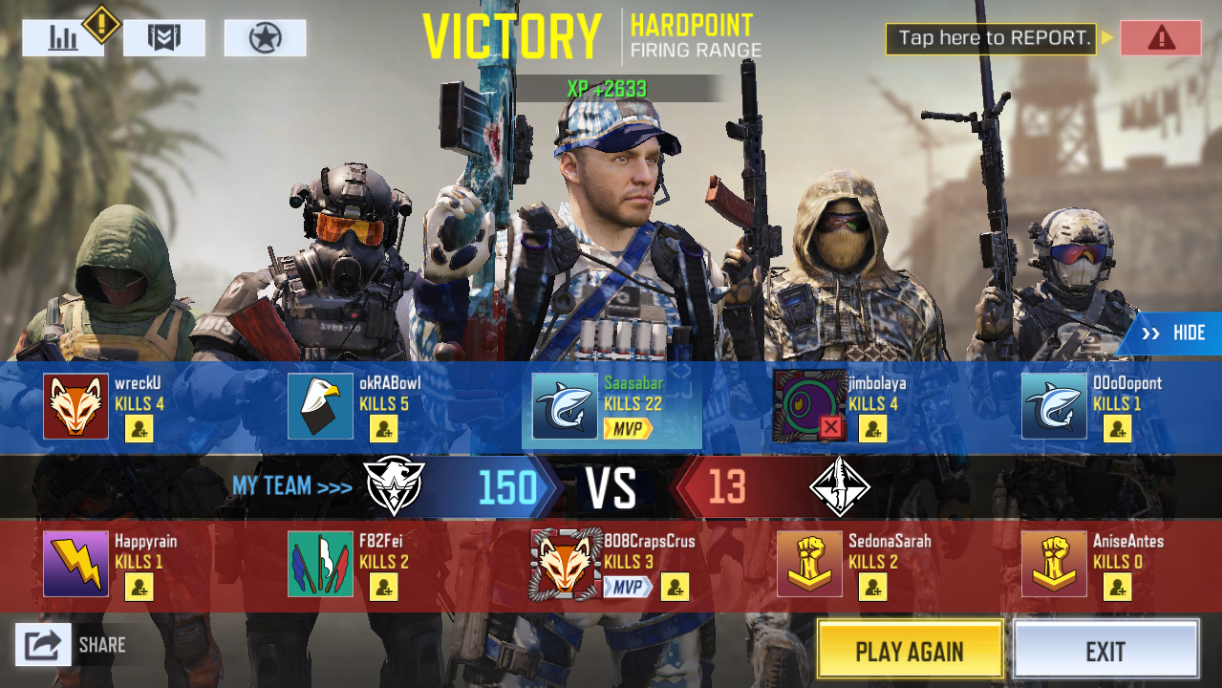View wreckU's fox avatar profile

click(76, 407)
